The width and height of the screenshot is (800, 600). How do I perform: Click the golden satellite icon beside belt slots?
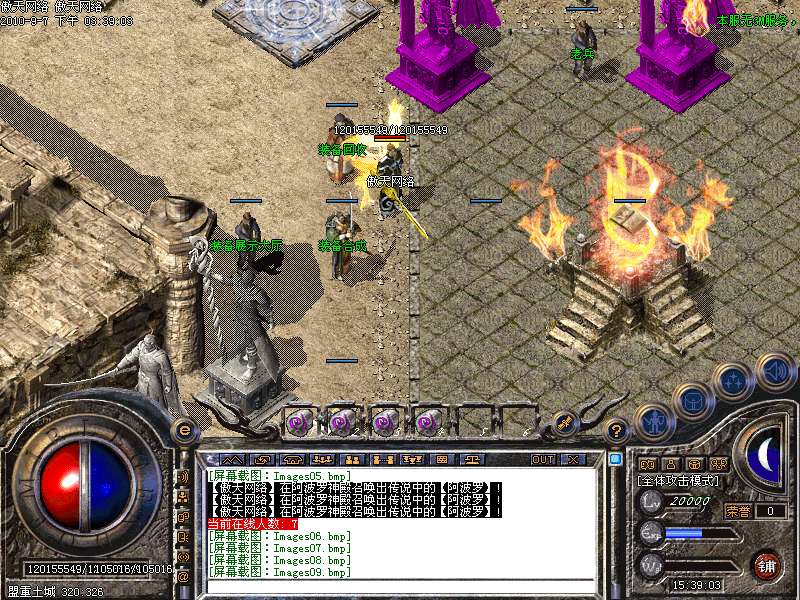(563, 422)
